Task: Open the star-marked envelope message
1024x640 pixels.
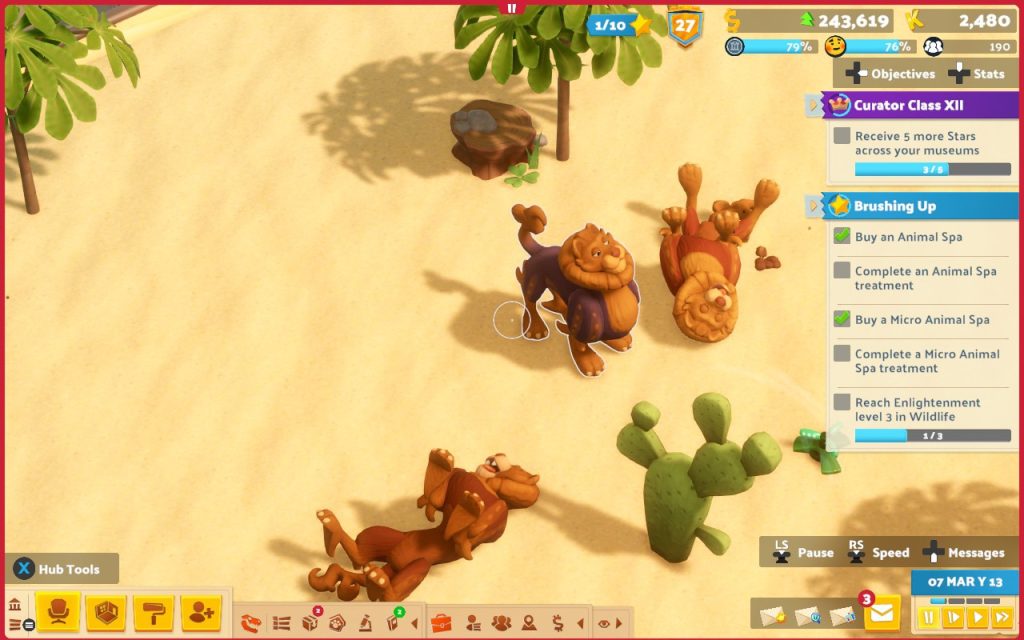Action: click(x=770, y=615)
